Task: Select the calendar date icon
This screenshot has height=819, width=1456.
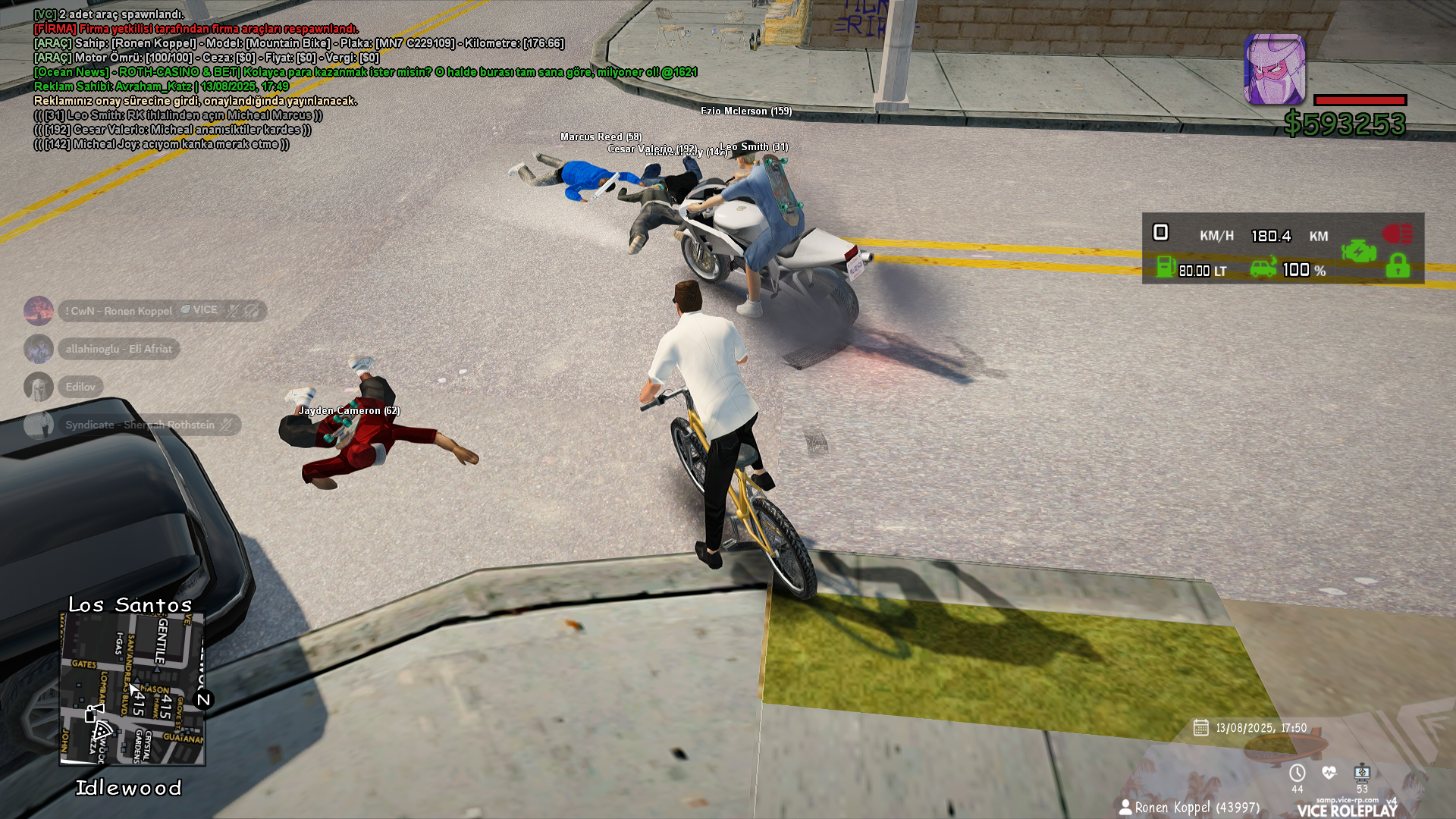Action: pos(1200,728)
